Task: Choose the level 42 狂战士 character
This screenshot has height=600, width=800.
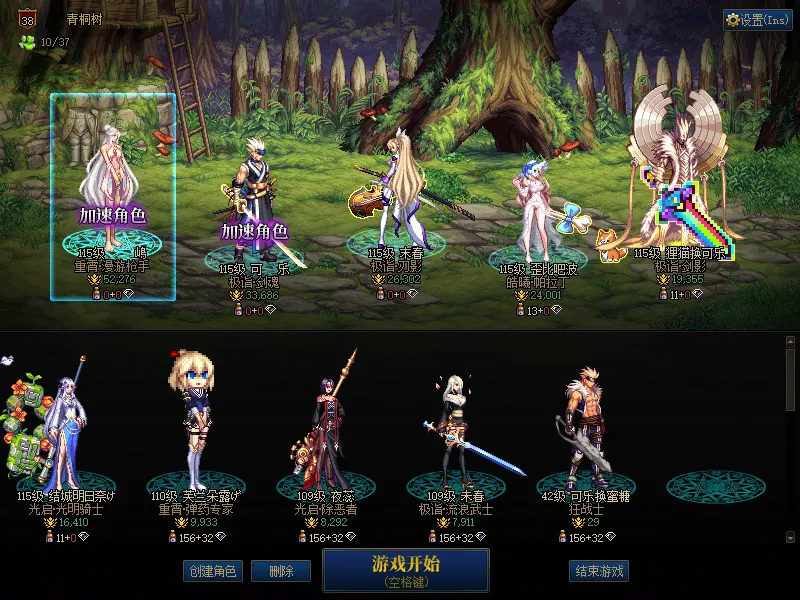Action: click(x=586, y=430)
